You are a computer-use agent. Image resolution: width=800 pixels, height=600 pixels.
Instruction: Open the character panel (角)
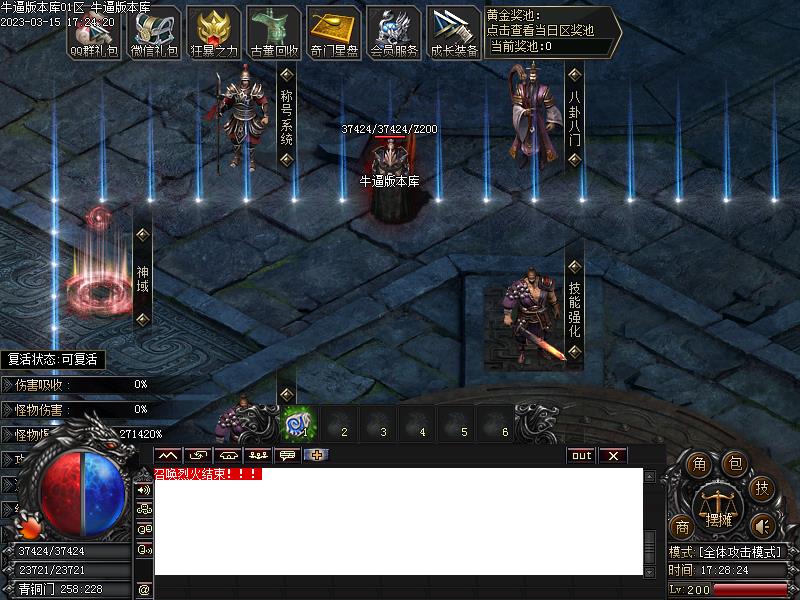(700, 464)
